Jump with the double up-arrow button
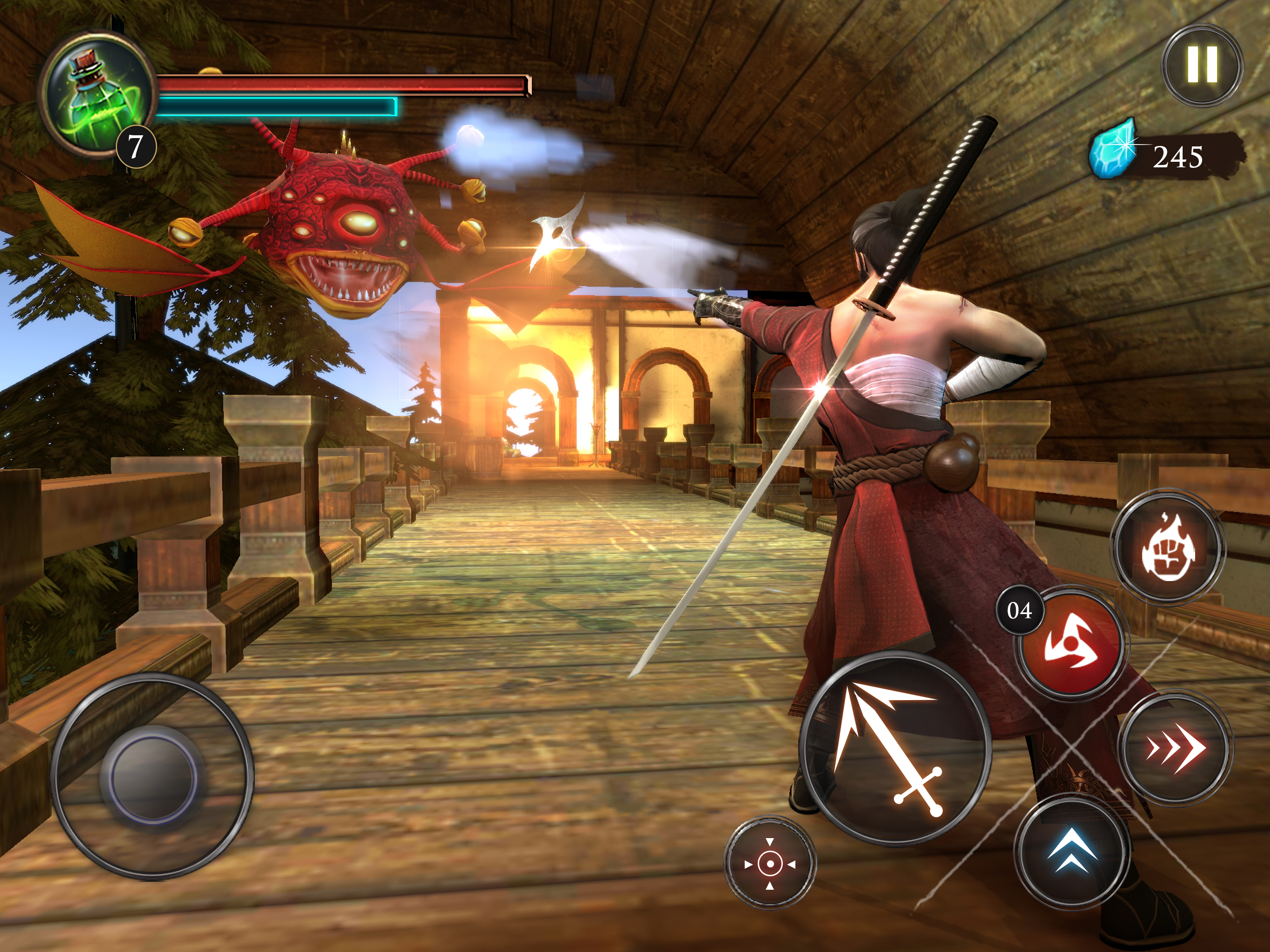The width and height of the screenshot is (1270, 952). [1072, 852]
